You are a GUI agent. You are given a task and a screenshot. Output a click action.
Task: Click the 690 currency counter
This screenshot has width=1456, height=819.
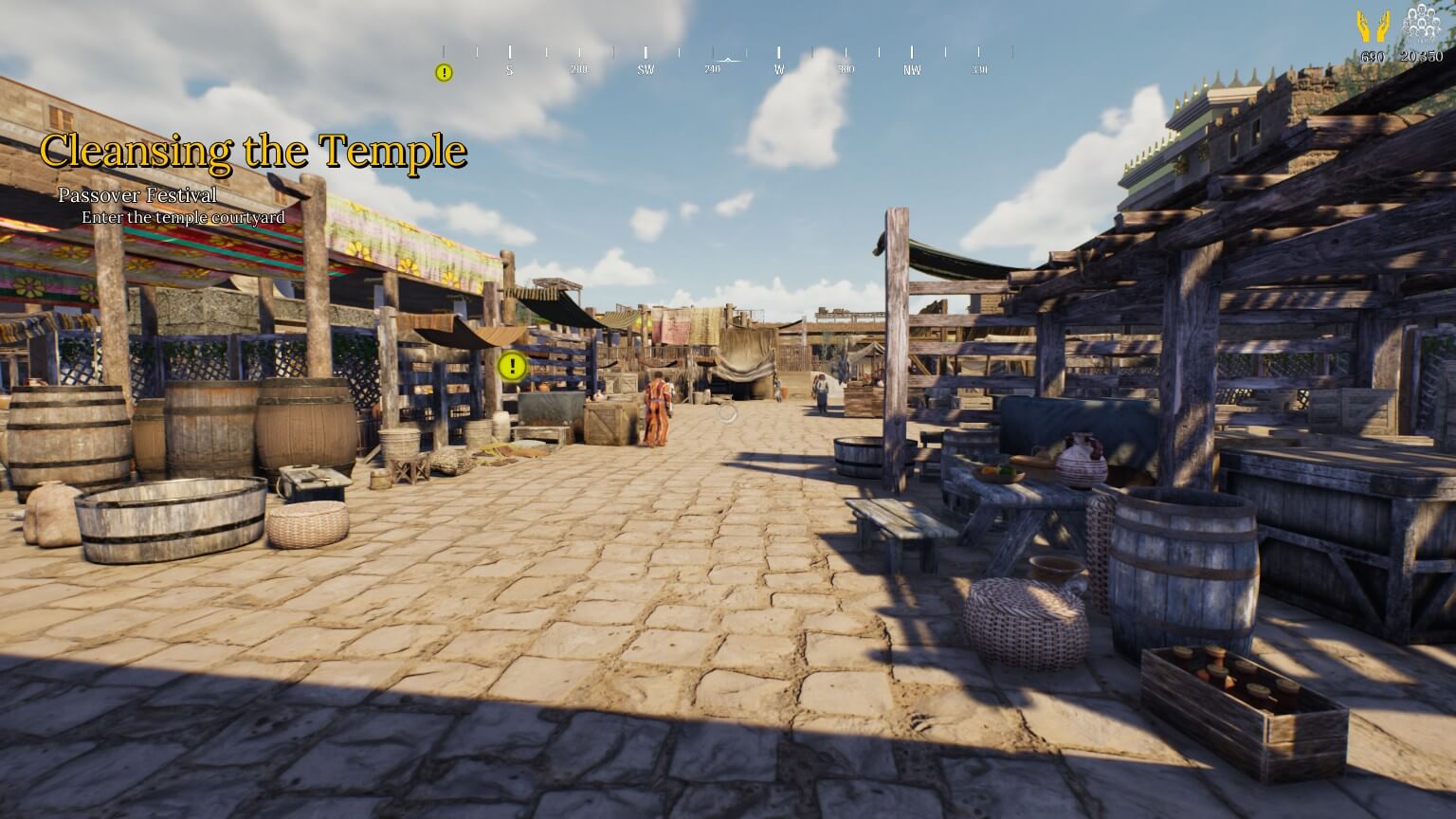(x=1372, y=55)
